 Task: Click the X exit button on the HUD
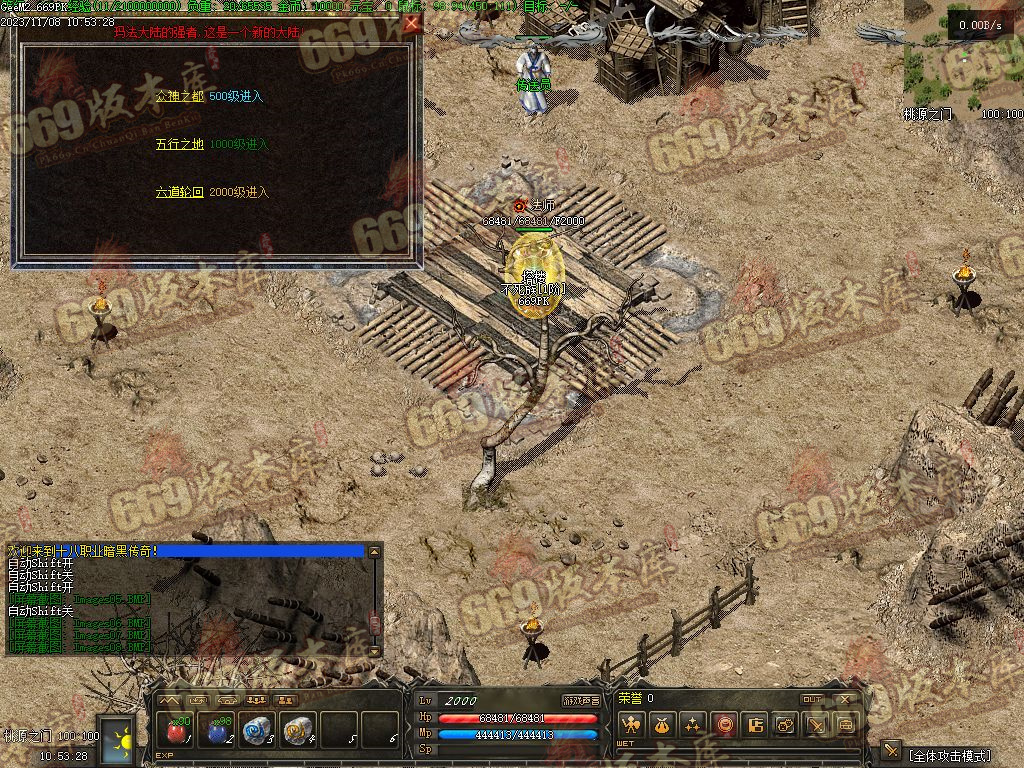(x=846, y=699)
